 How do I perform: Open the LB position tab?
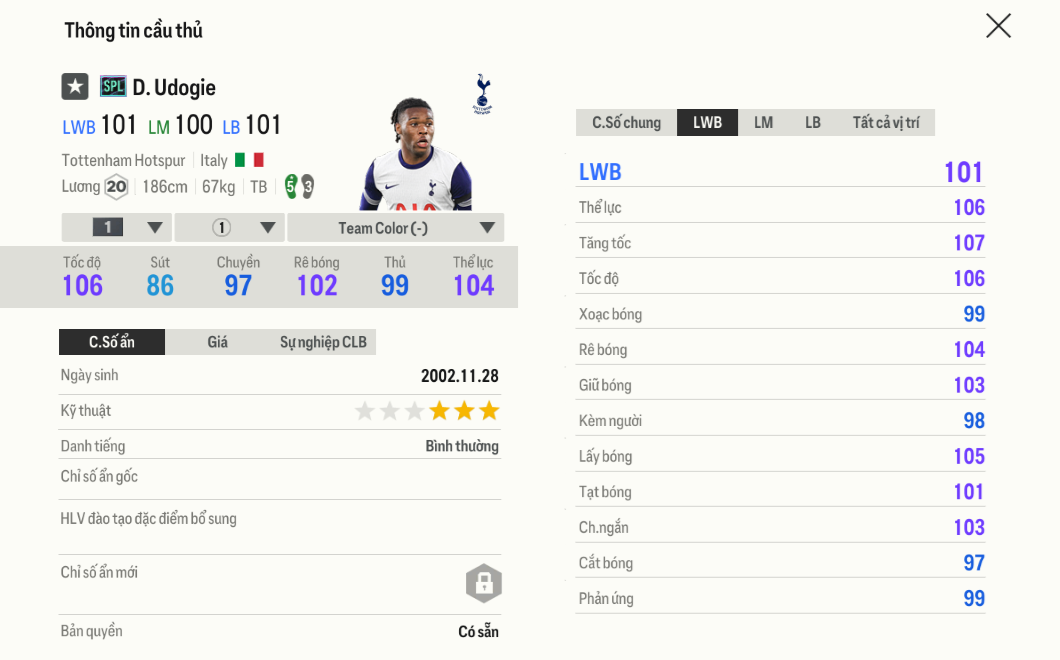click(x=812, y=123)
